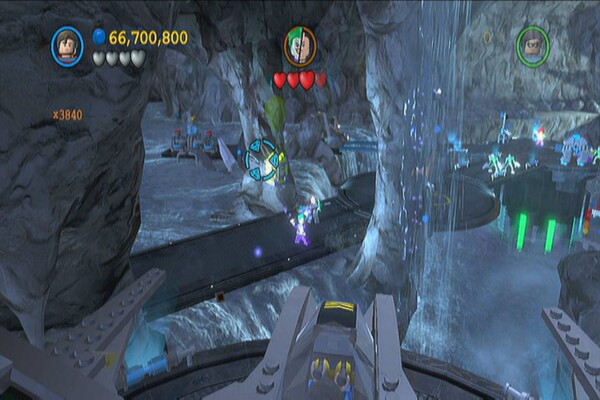Choose the green-ringed player two character portrait

point(533,45)
